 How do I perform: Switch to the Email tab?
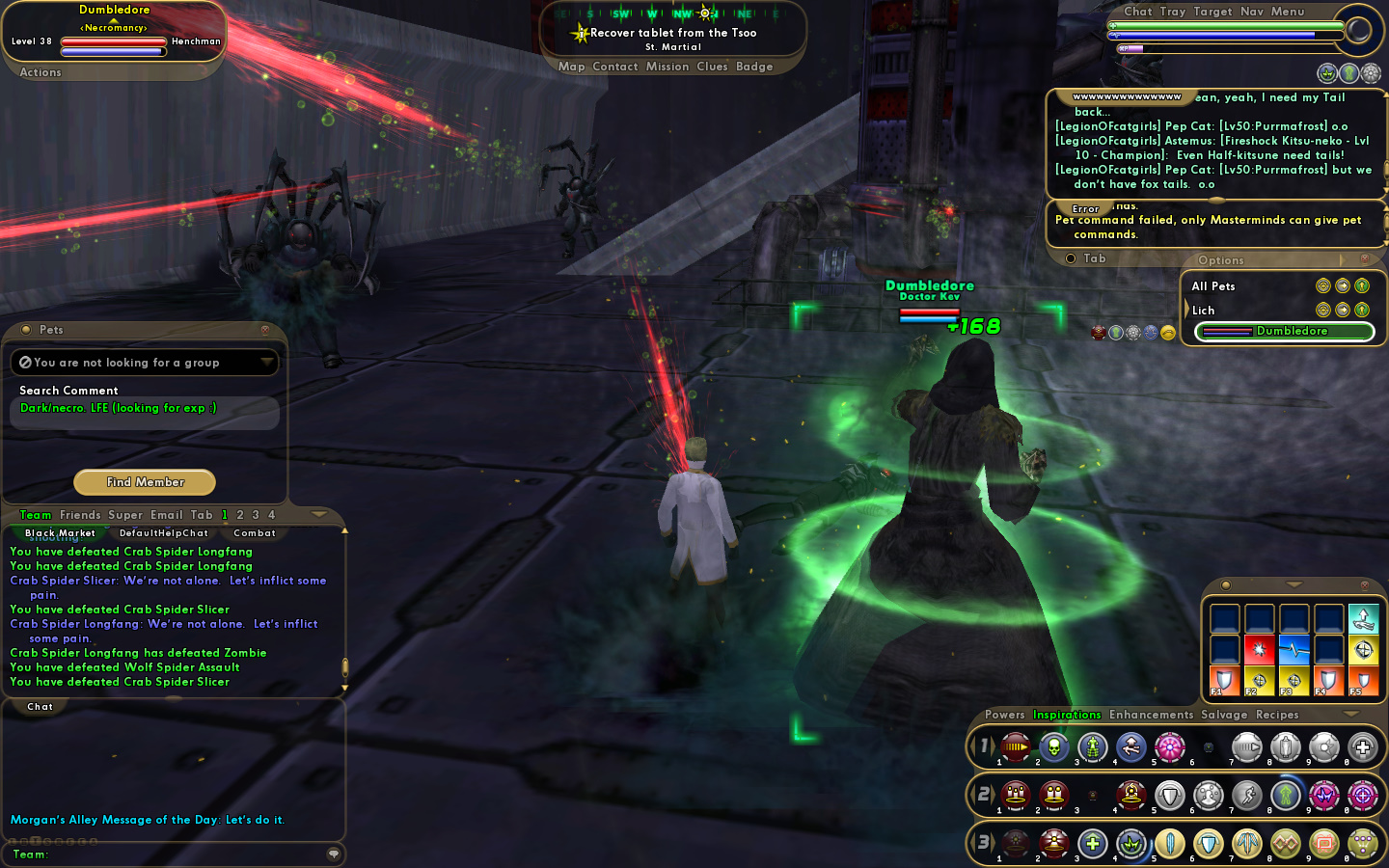click(x=166, y=515)
